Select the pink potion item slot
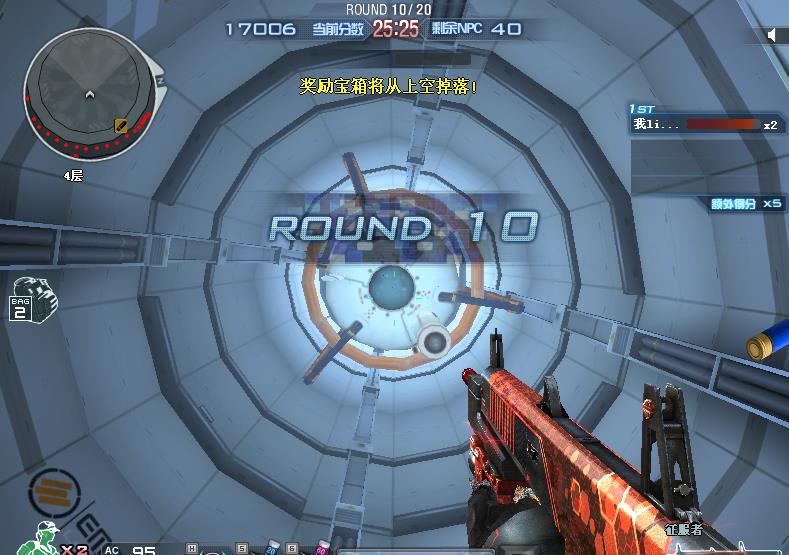The image size is (789, 555). coord(323,549)
